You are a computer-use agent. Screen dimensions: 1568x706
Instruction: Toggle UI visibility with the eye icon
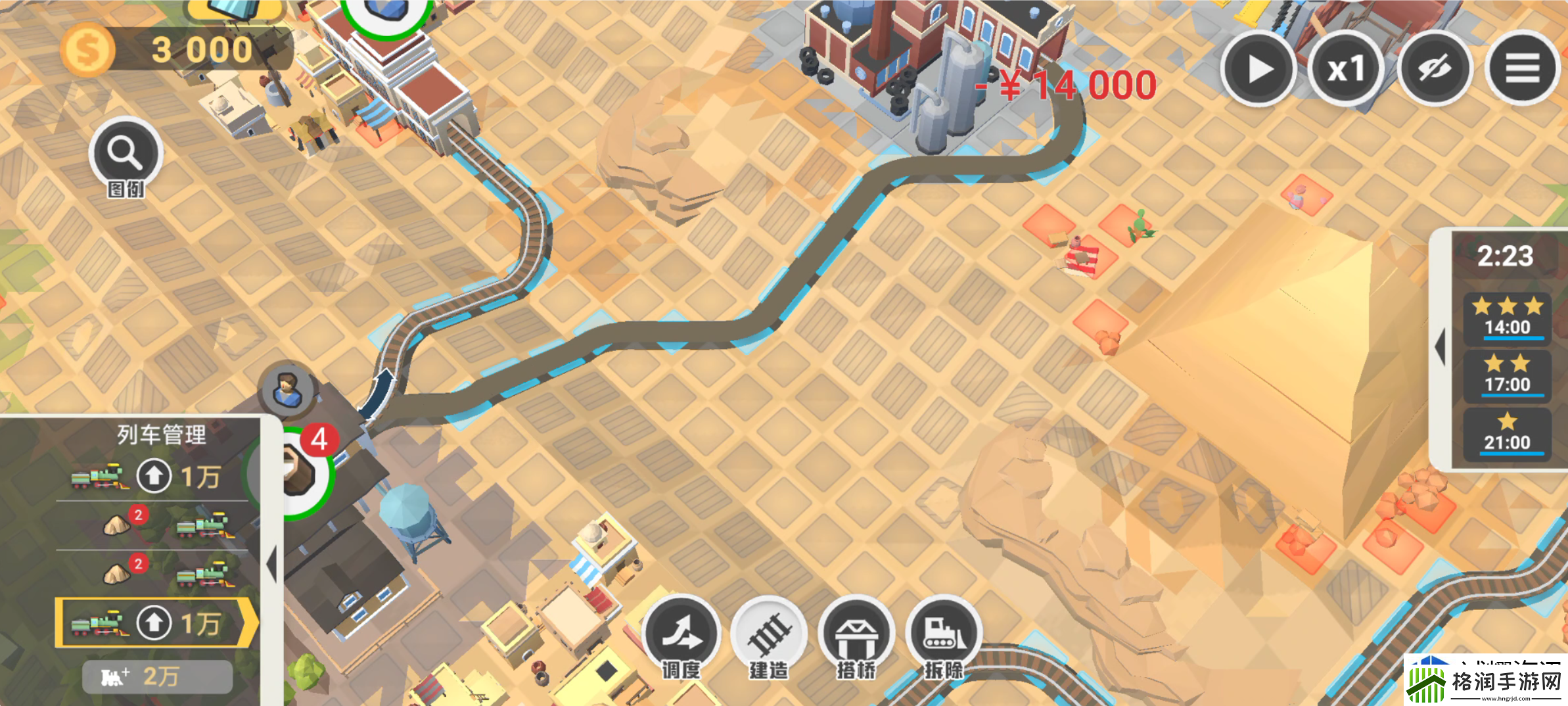[x=1436, y=67]
